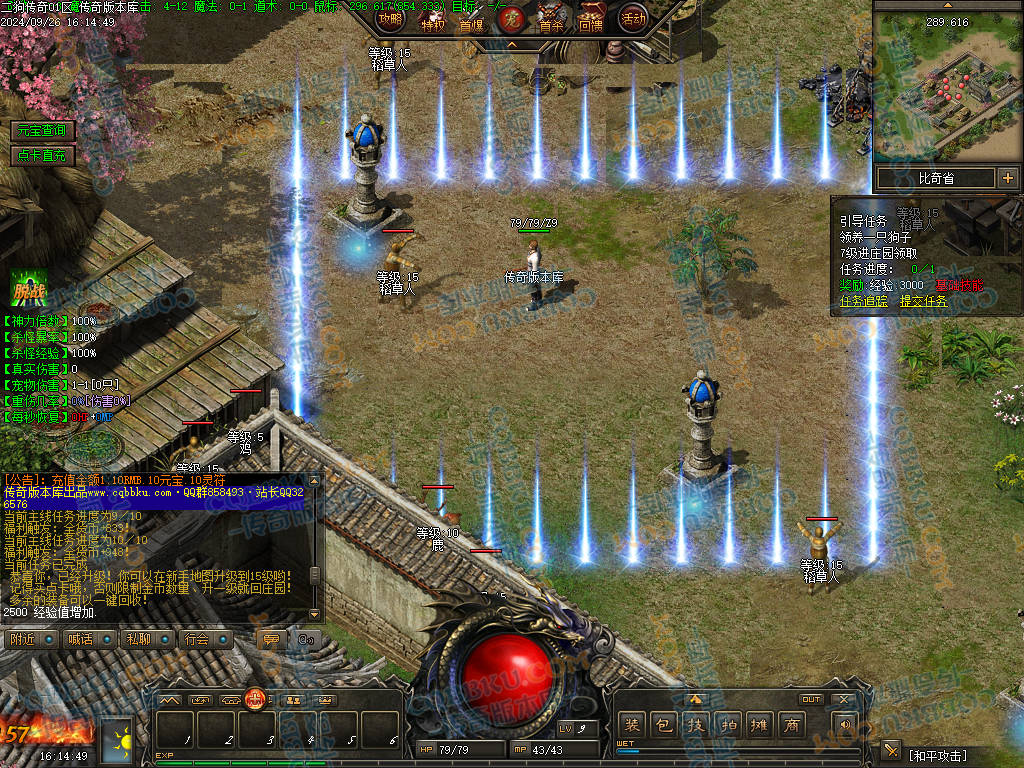This screenshot has height=768, width=1024.
Task: Click the 提交任务 submit quest link
Action: pos(924,301)
